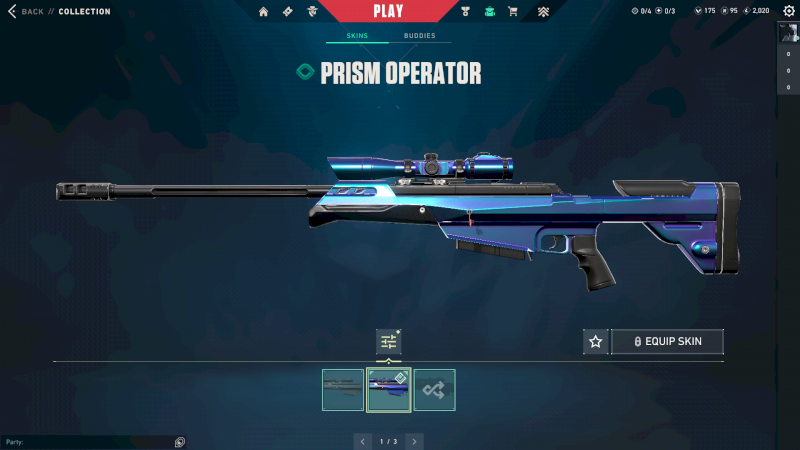Open the agents icon in top bar
Viewport: 800px width, 450px height.
click(x=313, y=12)
